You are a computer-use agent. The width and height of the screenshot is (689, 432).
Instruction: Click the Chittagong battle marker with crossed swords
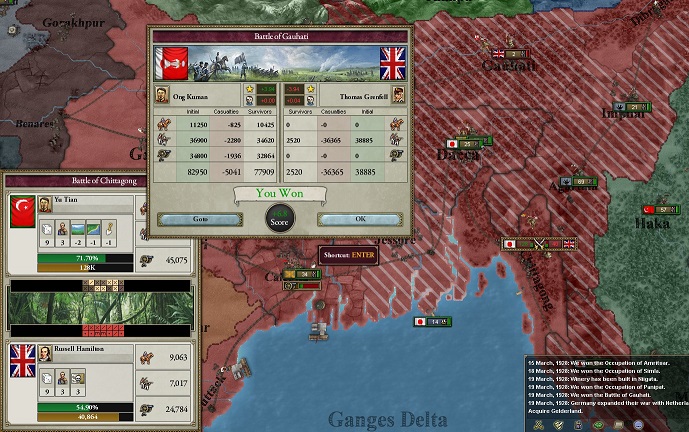[x=540, y=243]
